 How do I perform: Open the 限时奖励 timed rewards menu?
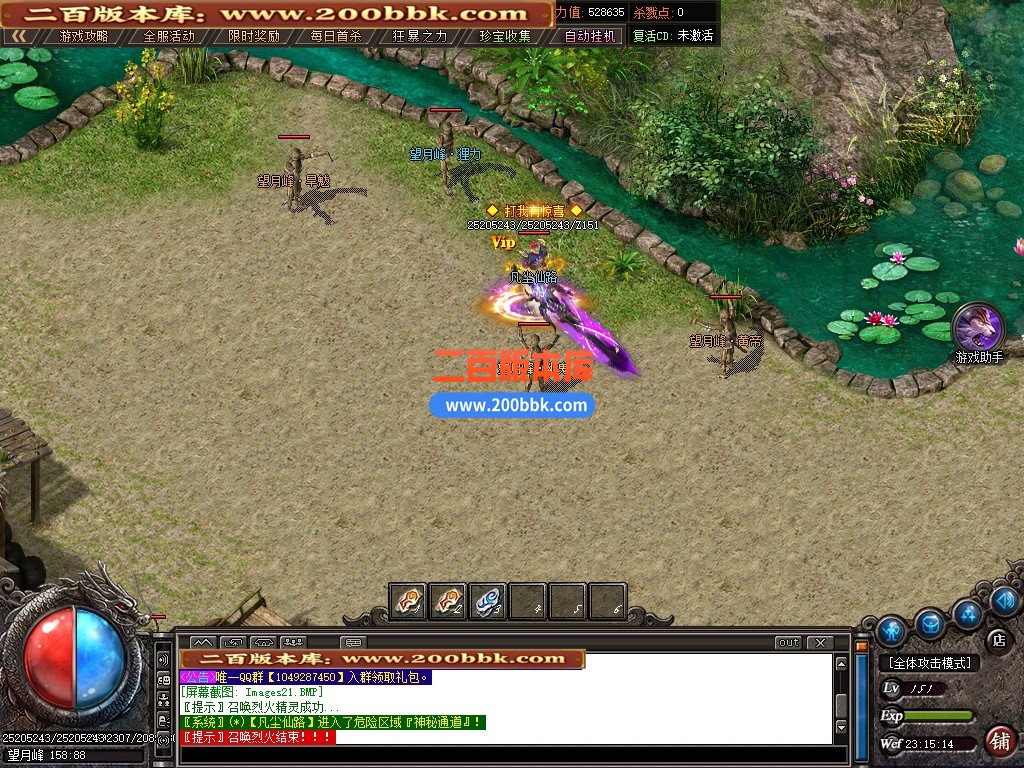(253, 36)
